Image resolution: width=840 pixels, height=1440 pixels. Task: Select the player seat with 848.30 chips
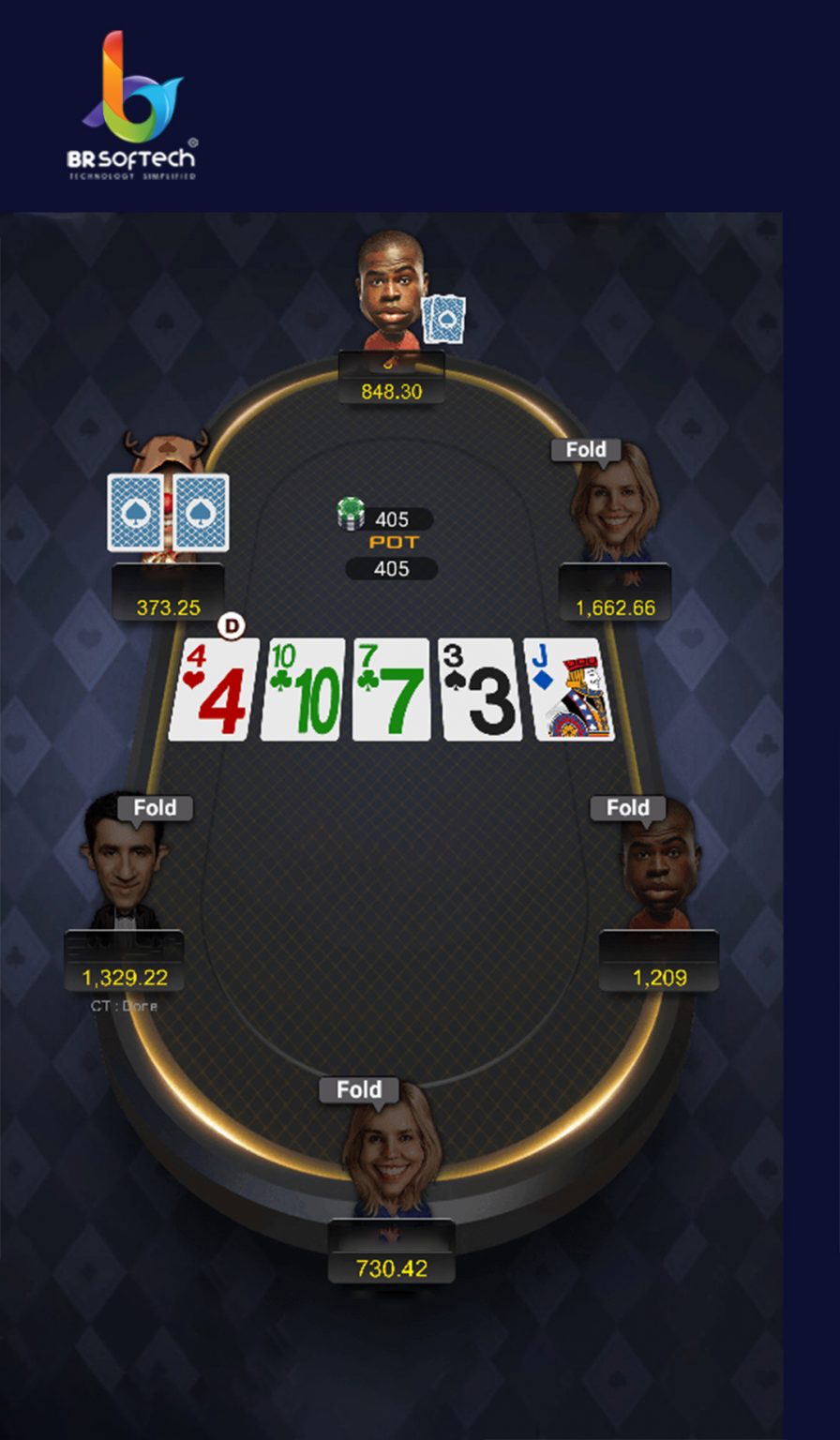391,291
